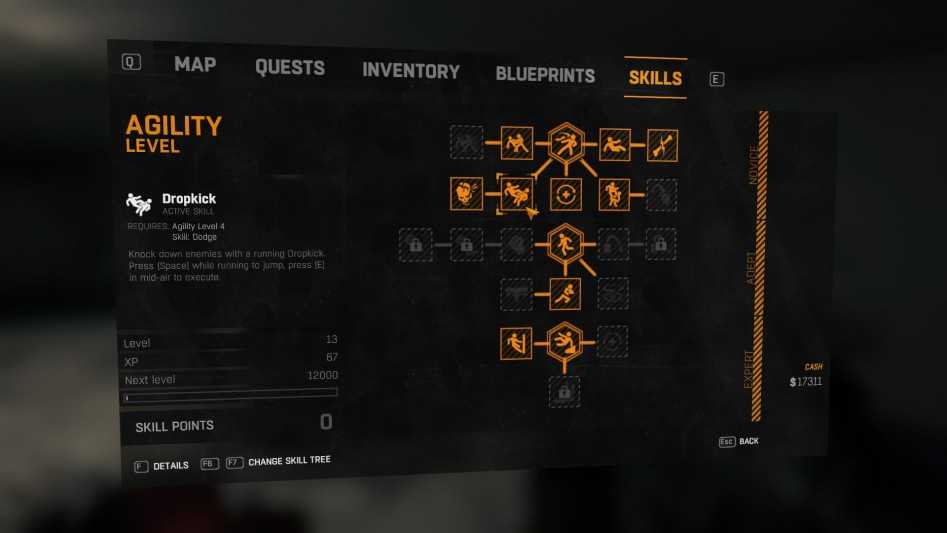
Task: Select the sliding figure skill icon
Action: coord(614,144)
